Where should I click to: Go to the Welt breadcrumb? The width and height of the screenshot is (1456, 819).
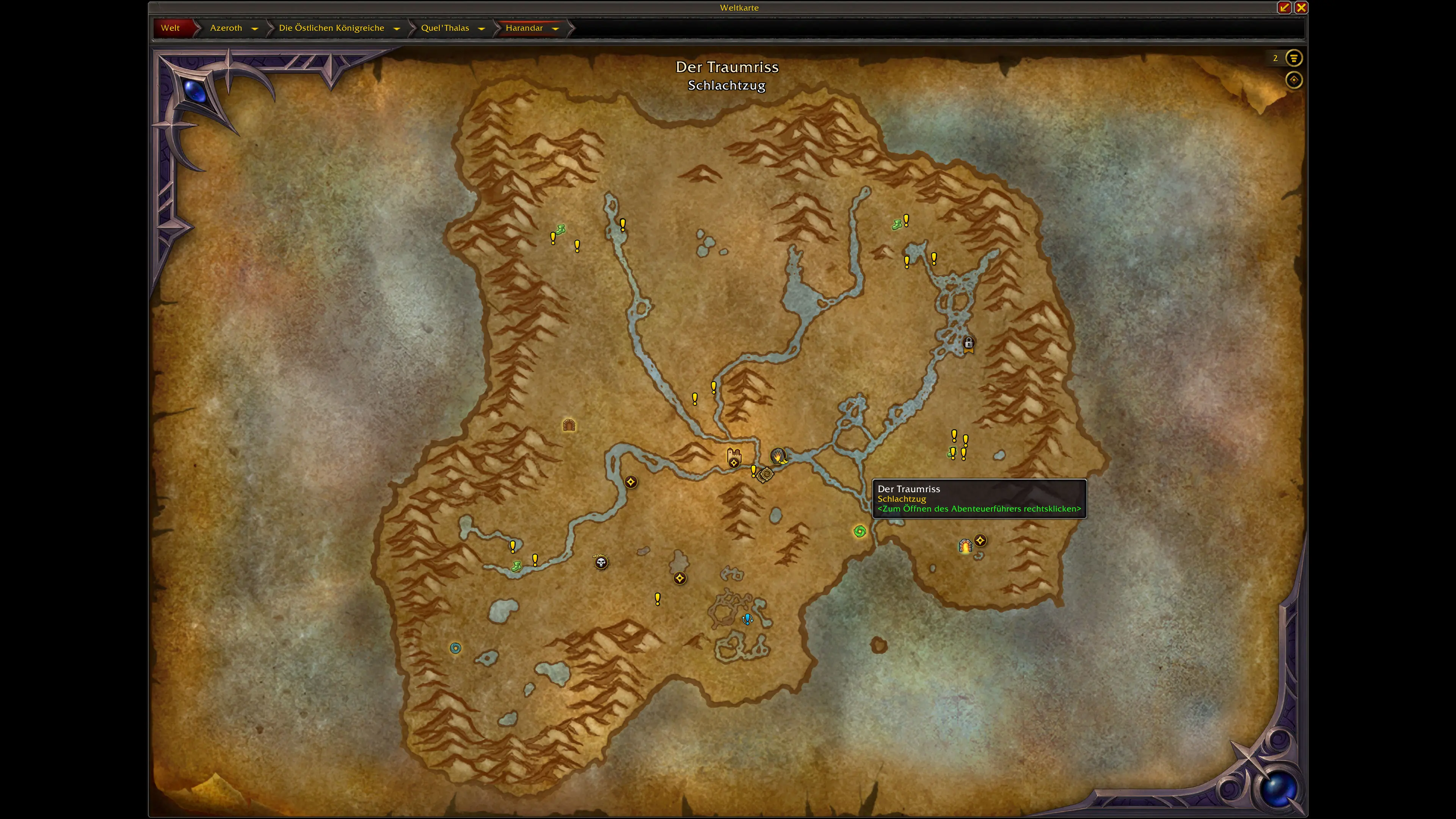pyautogui.click(x=170, y=28)
